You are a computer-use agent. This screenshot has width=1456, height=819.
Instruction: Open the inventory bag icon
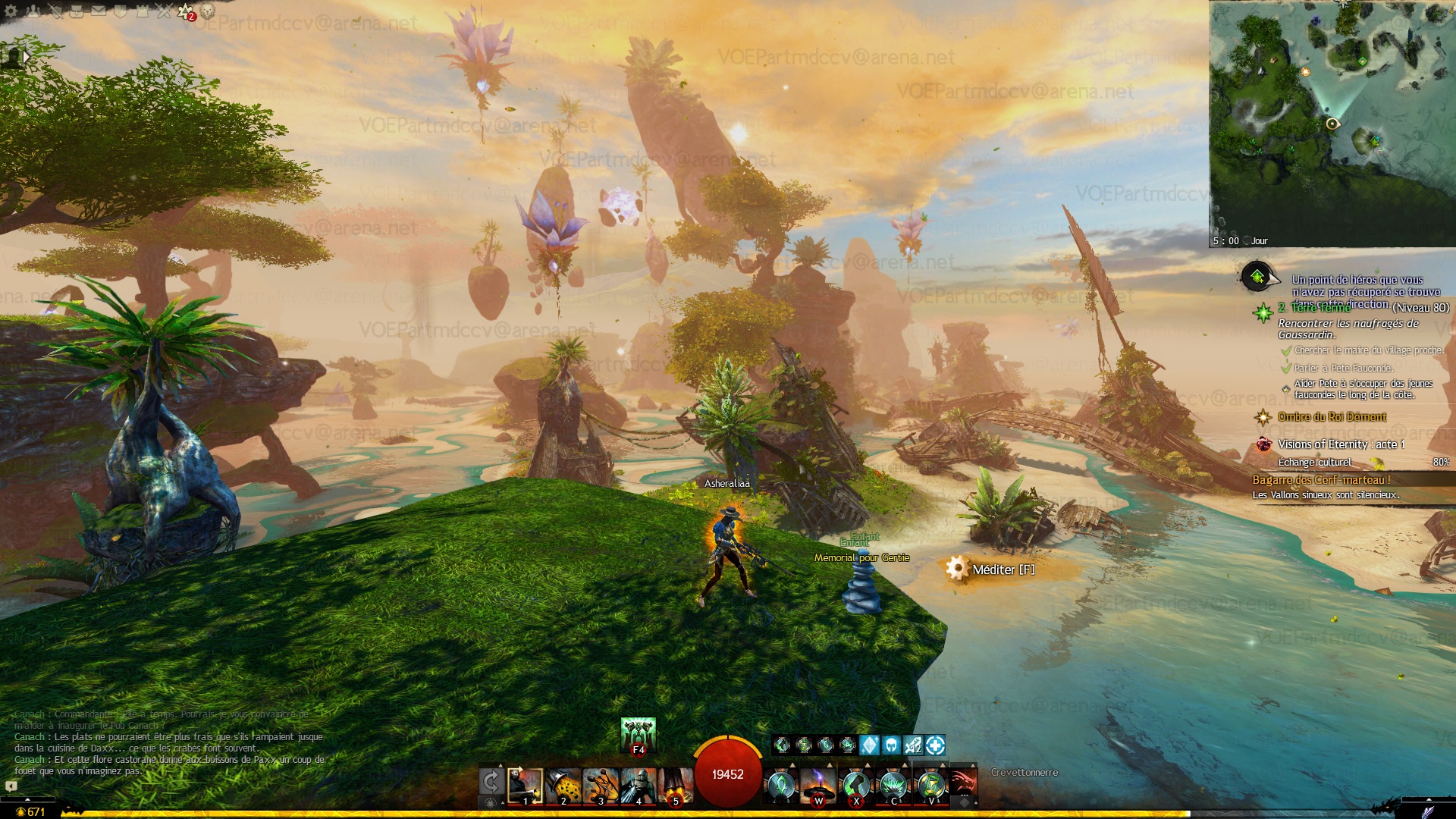77,11
